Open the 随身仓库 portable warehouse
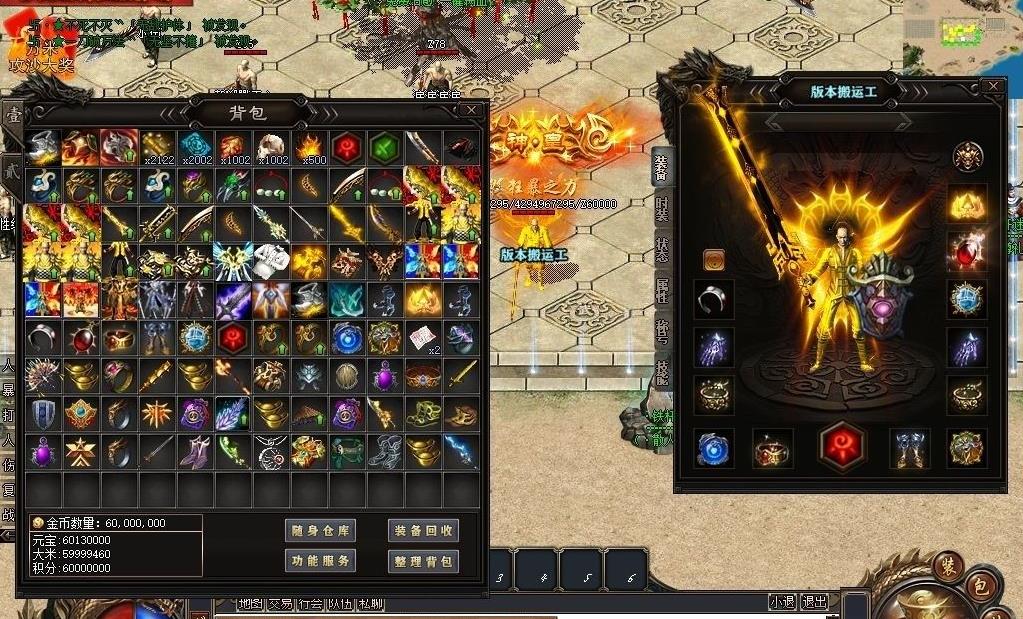1023x619 pixels. pyautogui.click(x=320, y=530)
